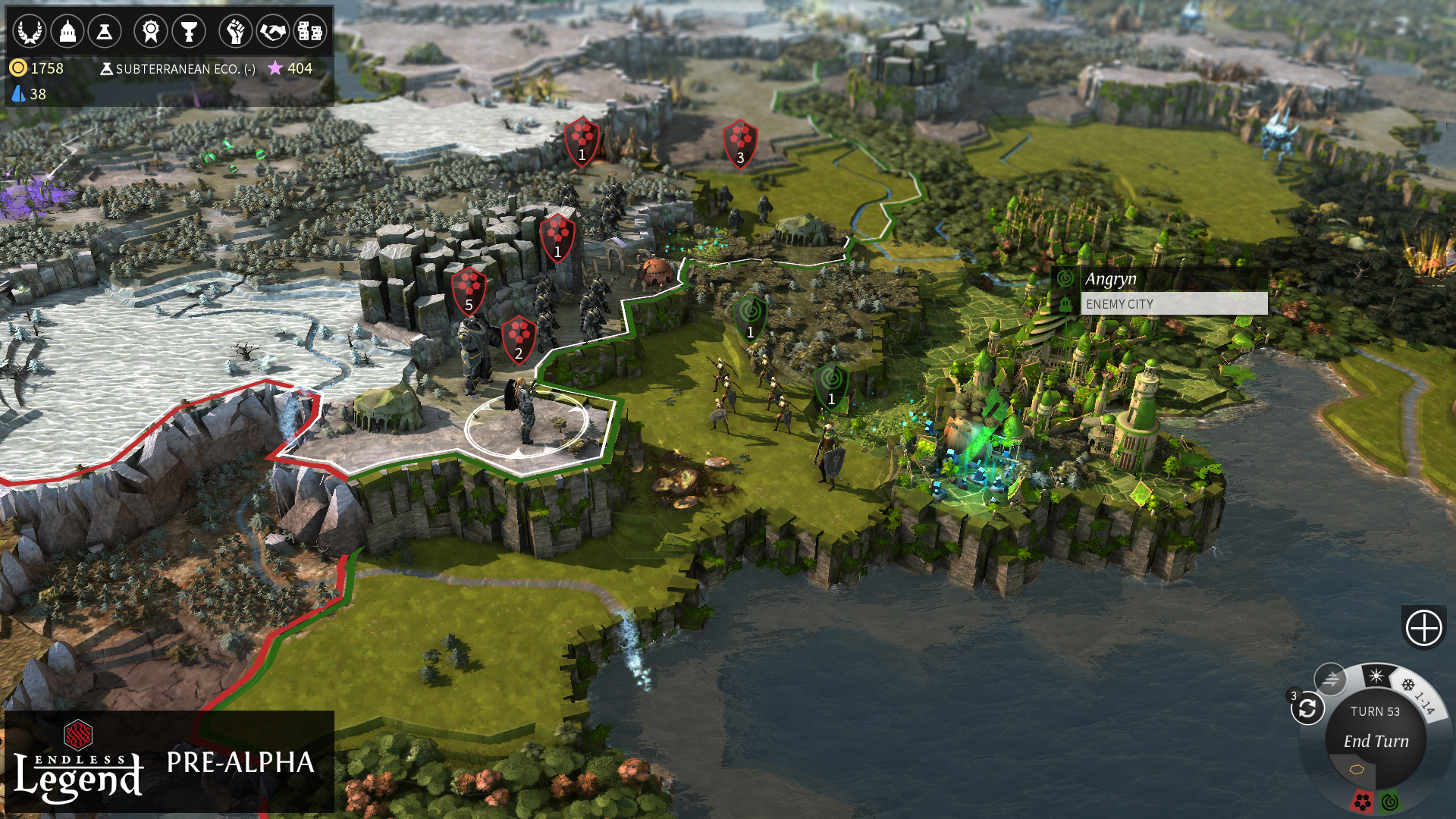The width and height of the screenshot is (1456, 819).
Task: Click the crosshair plus button above the turn dial
Action: coord(1423,628)
